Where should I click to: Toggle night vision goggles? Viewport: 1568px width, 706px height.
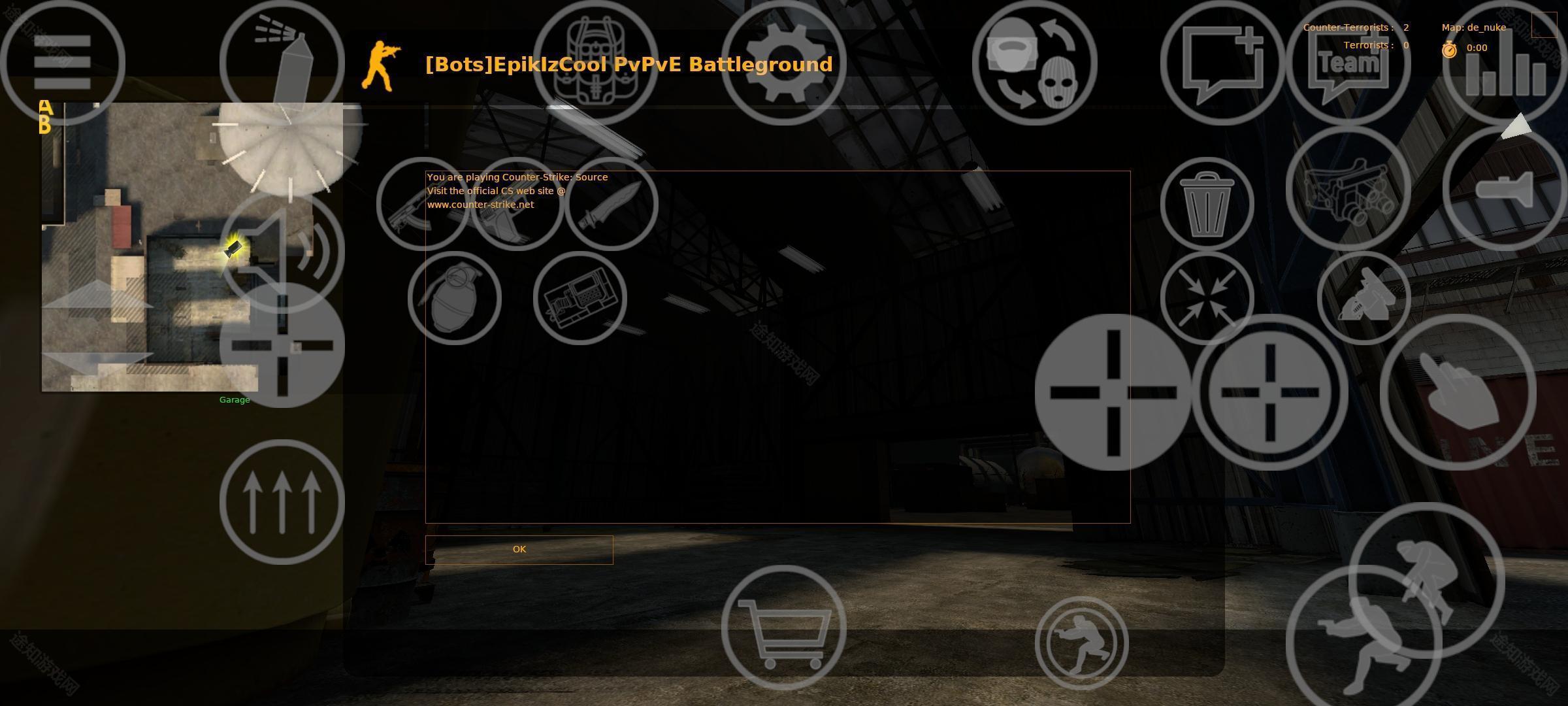point(1348,188)
